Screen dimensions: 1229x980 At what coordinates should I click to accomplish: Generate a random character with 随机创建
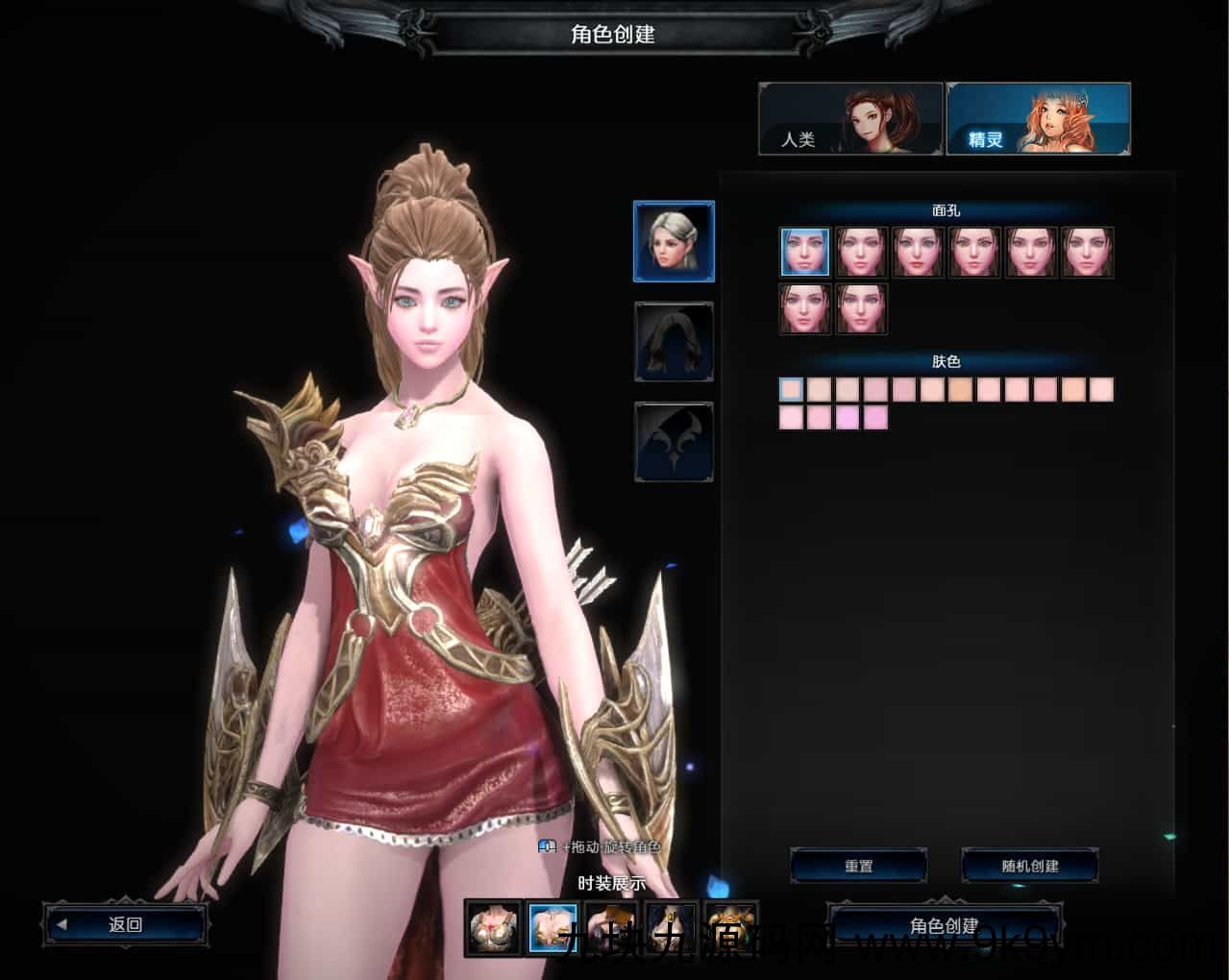coord(1029,866)
